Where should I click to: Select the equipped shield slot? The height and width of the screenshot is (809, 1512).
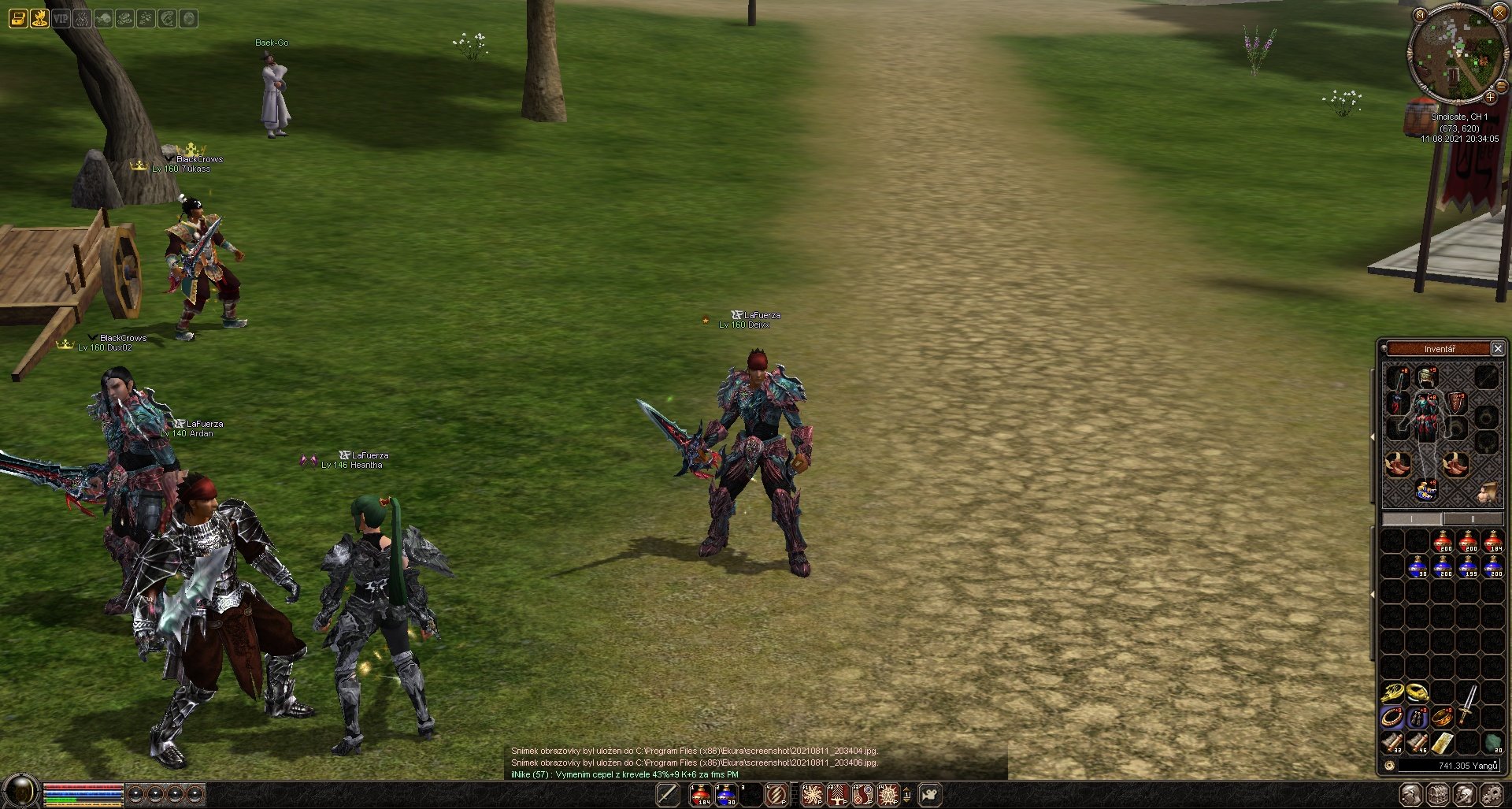click(x=1455, y=403)
